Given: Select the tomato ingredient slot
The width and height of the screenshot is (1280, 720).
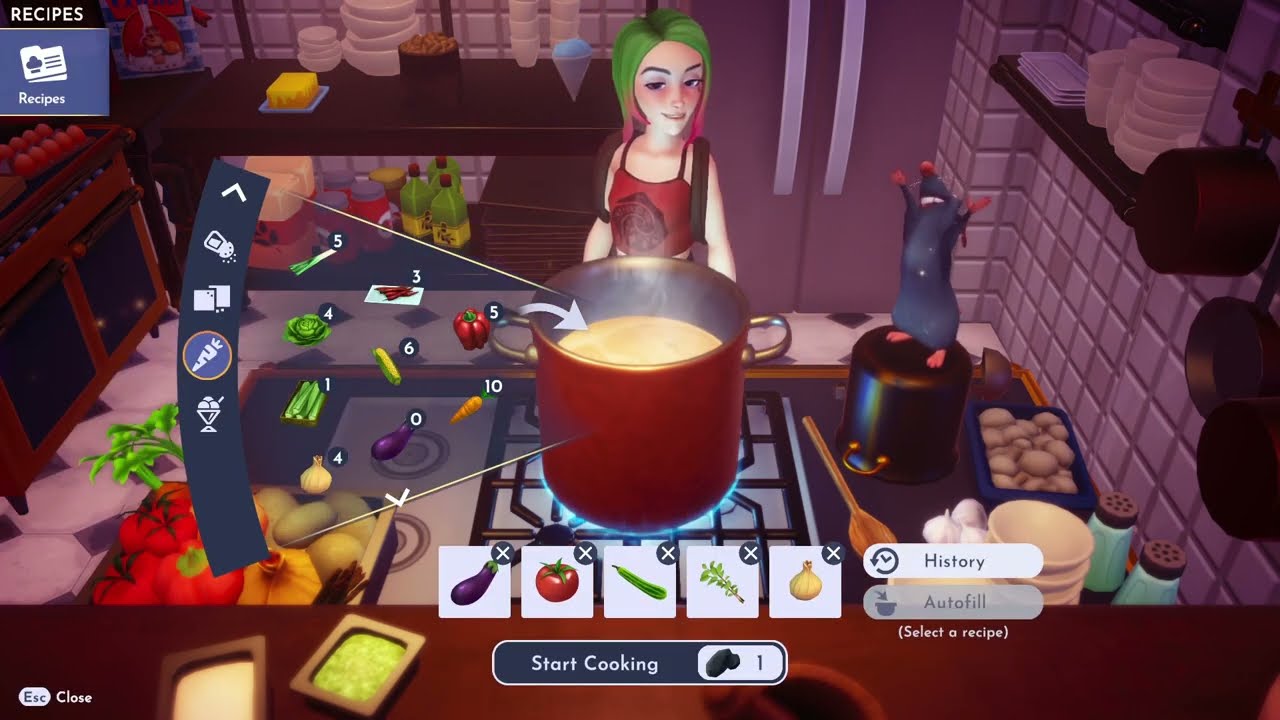Looking at the screenshot, I should [x=557, y=583].
